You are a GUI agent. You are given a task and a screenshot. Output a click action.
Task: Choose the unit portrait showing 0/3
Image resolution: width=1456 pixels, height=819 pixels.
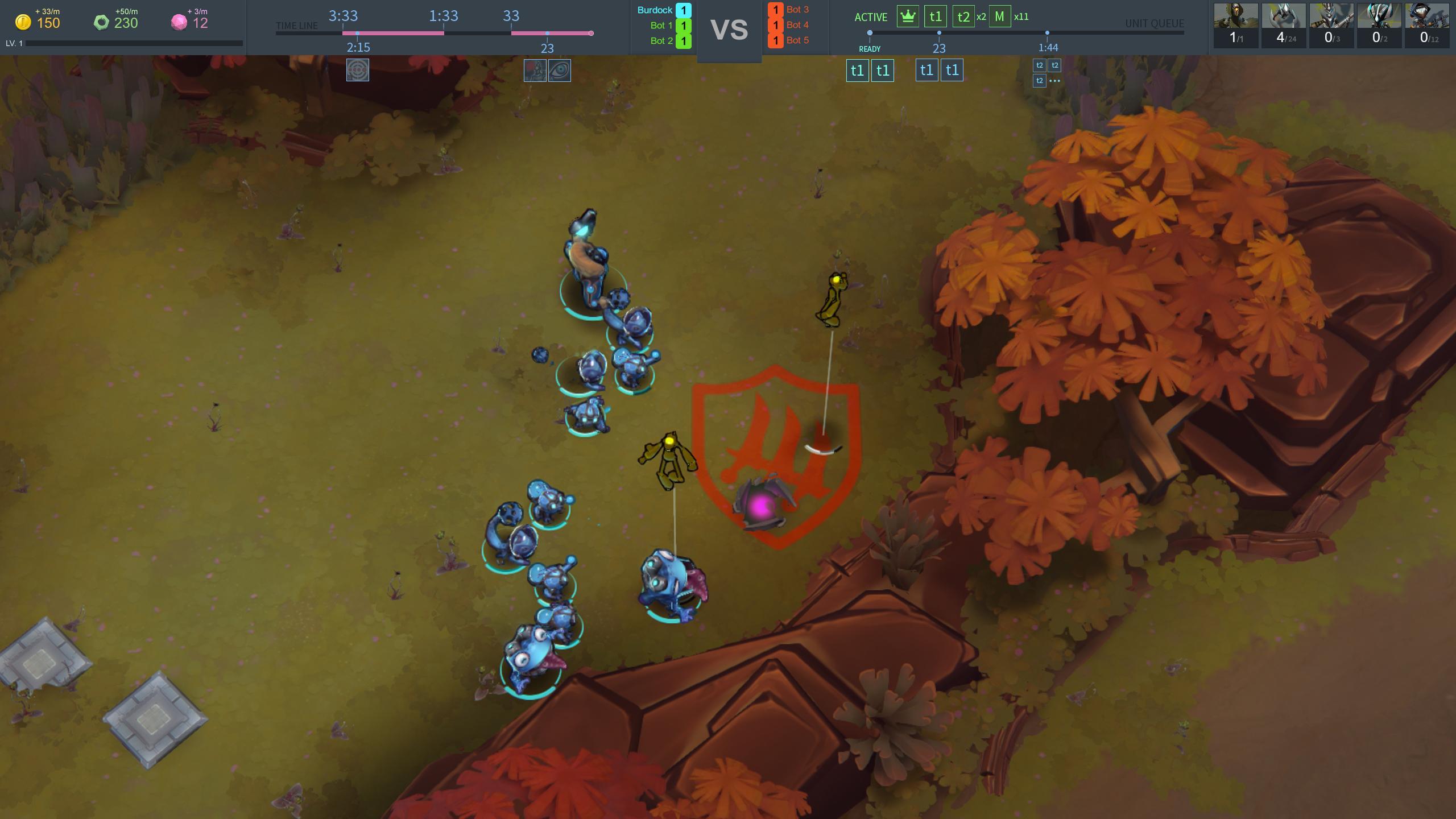coord(1331,25)
